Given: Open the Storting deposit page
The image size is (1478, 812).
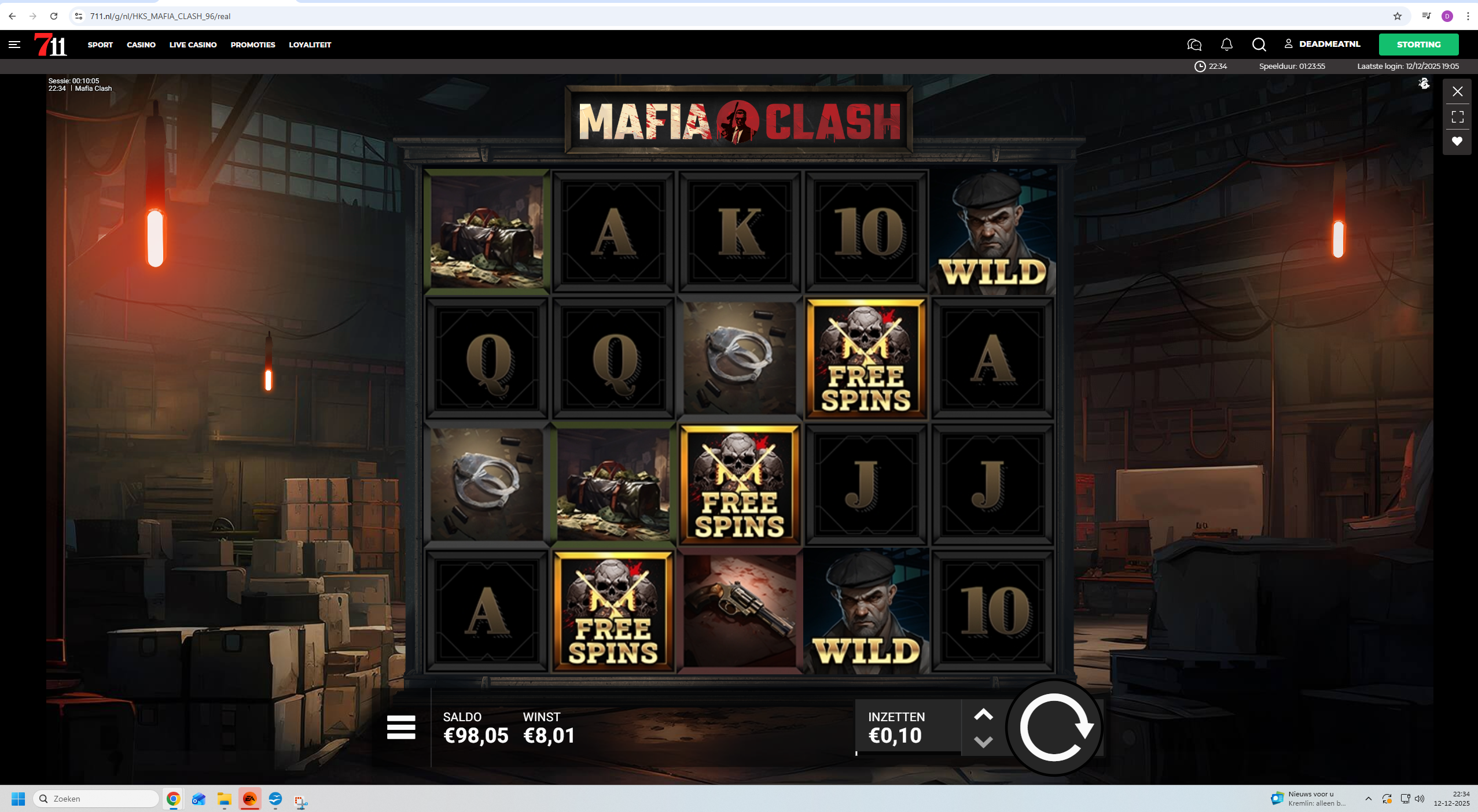Looking at the screenshot, I should (x=1418, y=45).
